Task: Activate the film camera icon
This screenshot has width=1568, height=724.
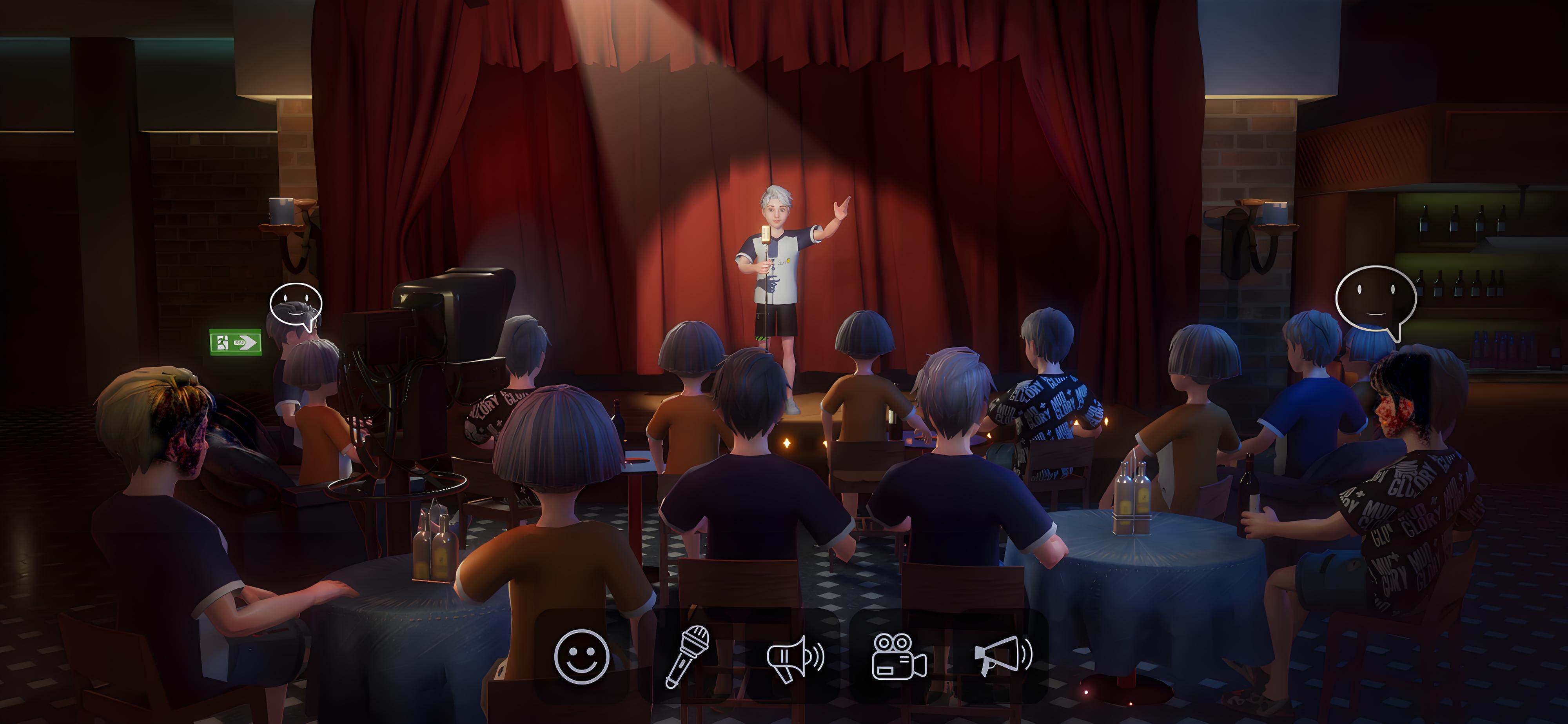Action: [899, 657]
